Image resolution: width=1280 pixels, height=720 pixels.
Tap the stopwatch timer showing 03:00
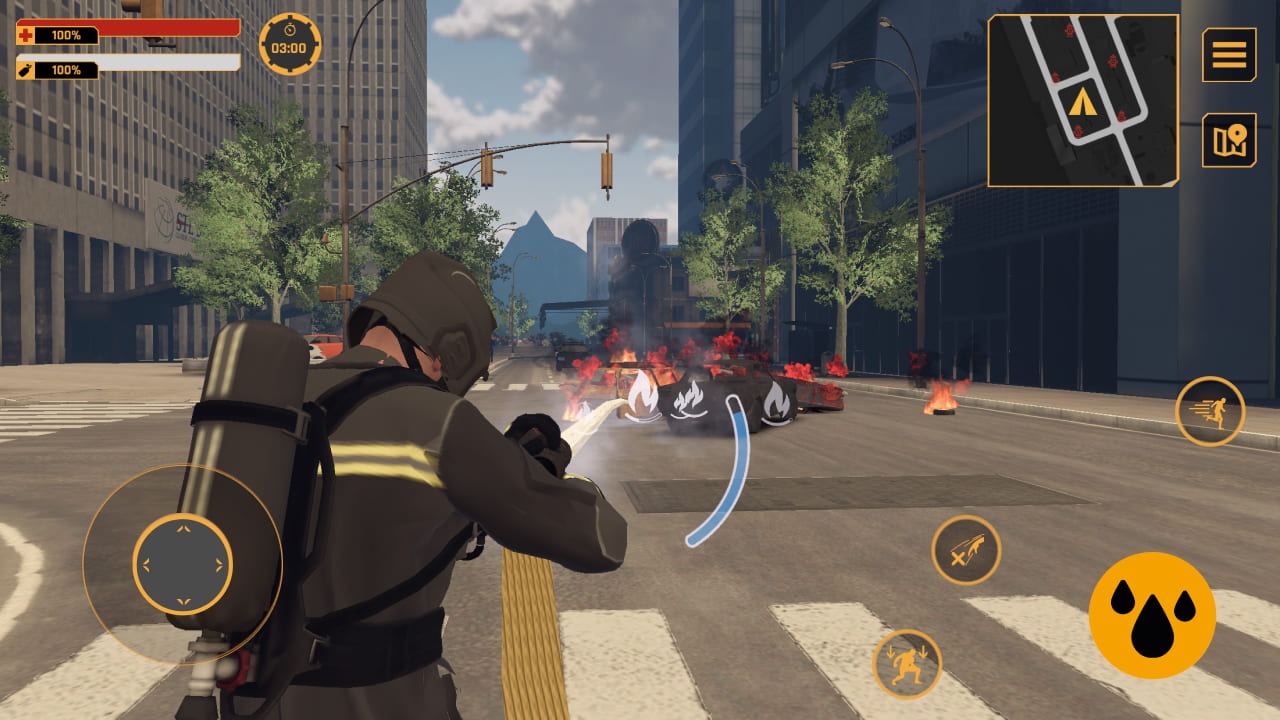[288, 42]
